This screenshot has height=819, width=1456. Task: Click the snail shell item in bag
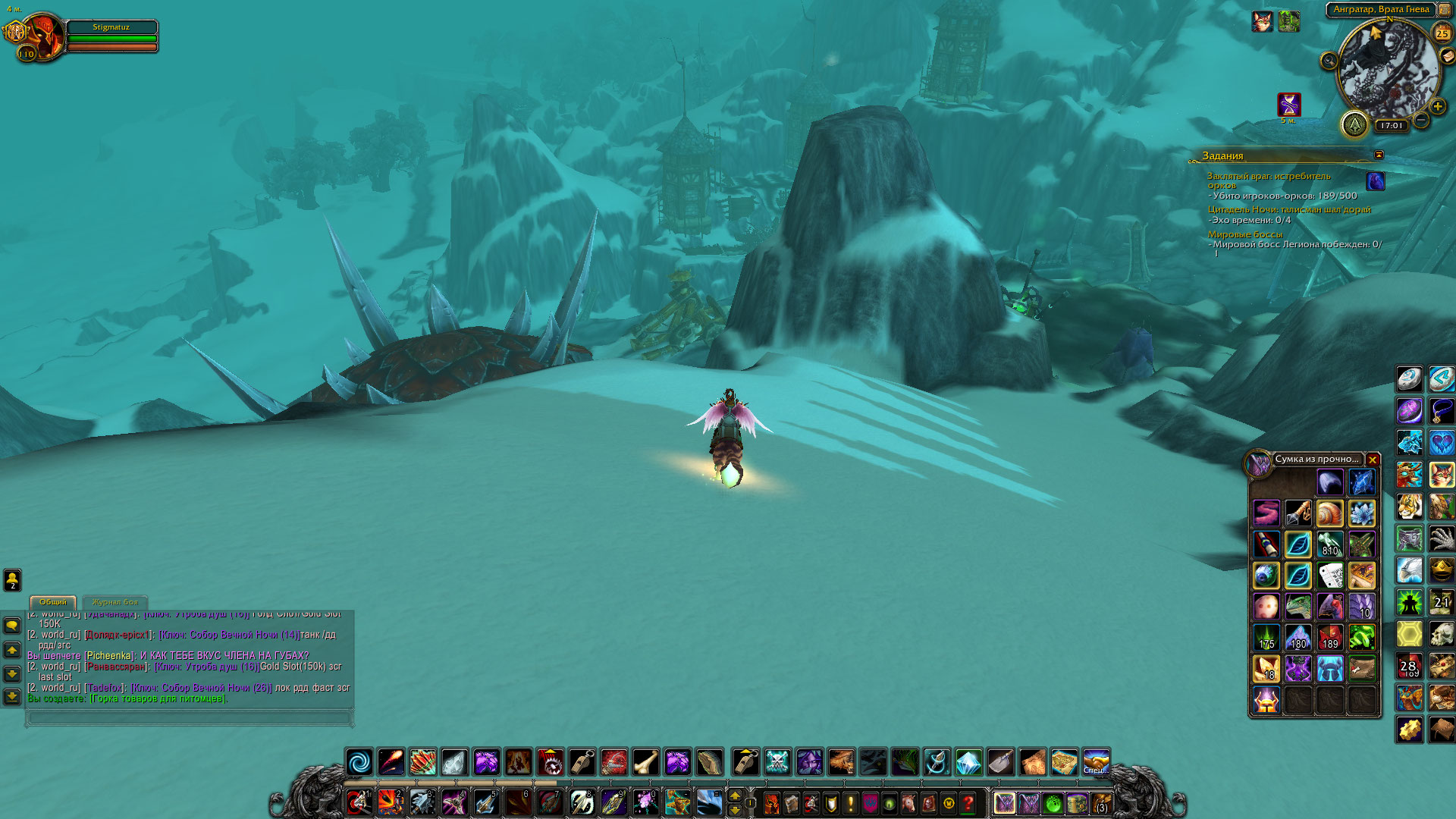point(1329,513)
